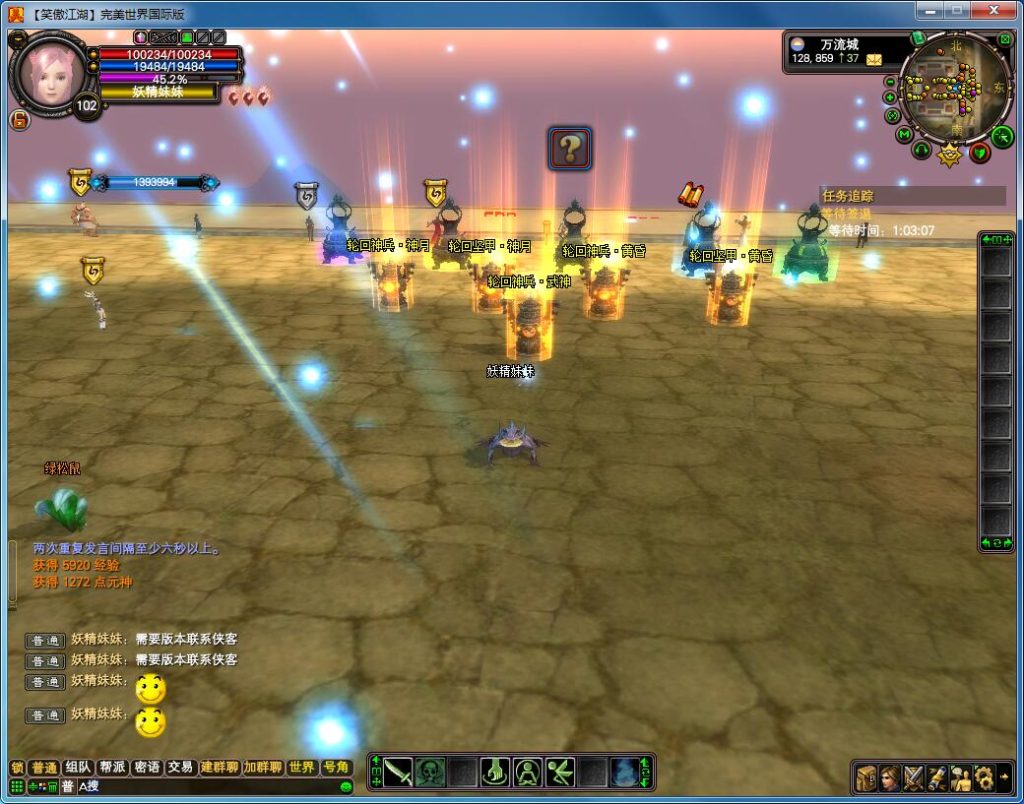Activate the sword attack skill slot
This screenshot has width=1024, height=804.
[398, 772]
